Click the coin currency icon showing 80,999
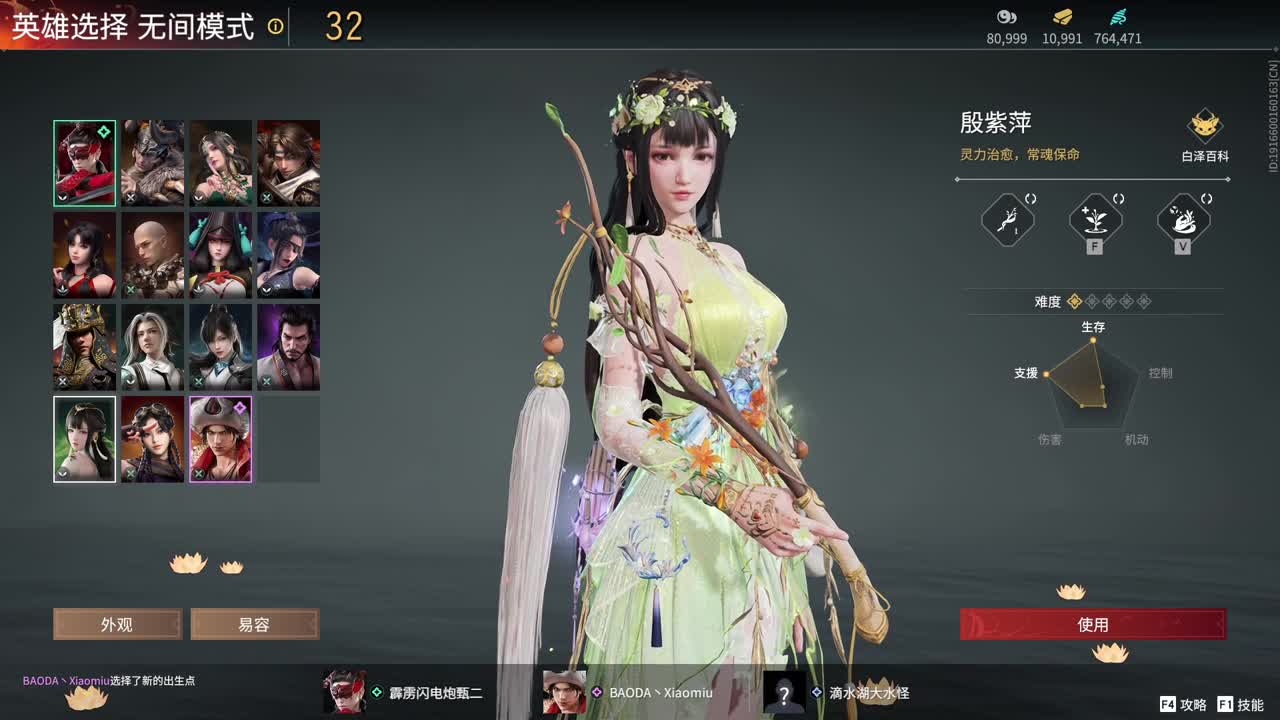The width and height of the screenshot is (1280, 720). [1006, 17]
